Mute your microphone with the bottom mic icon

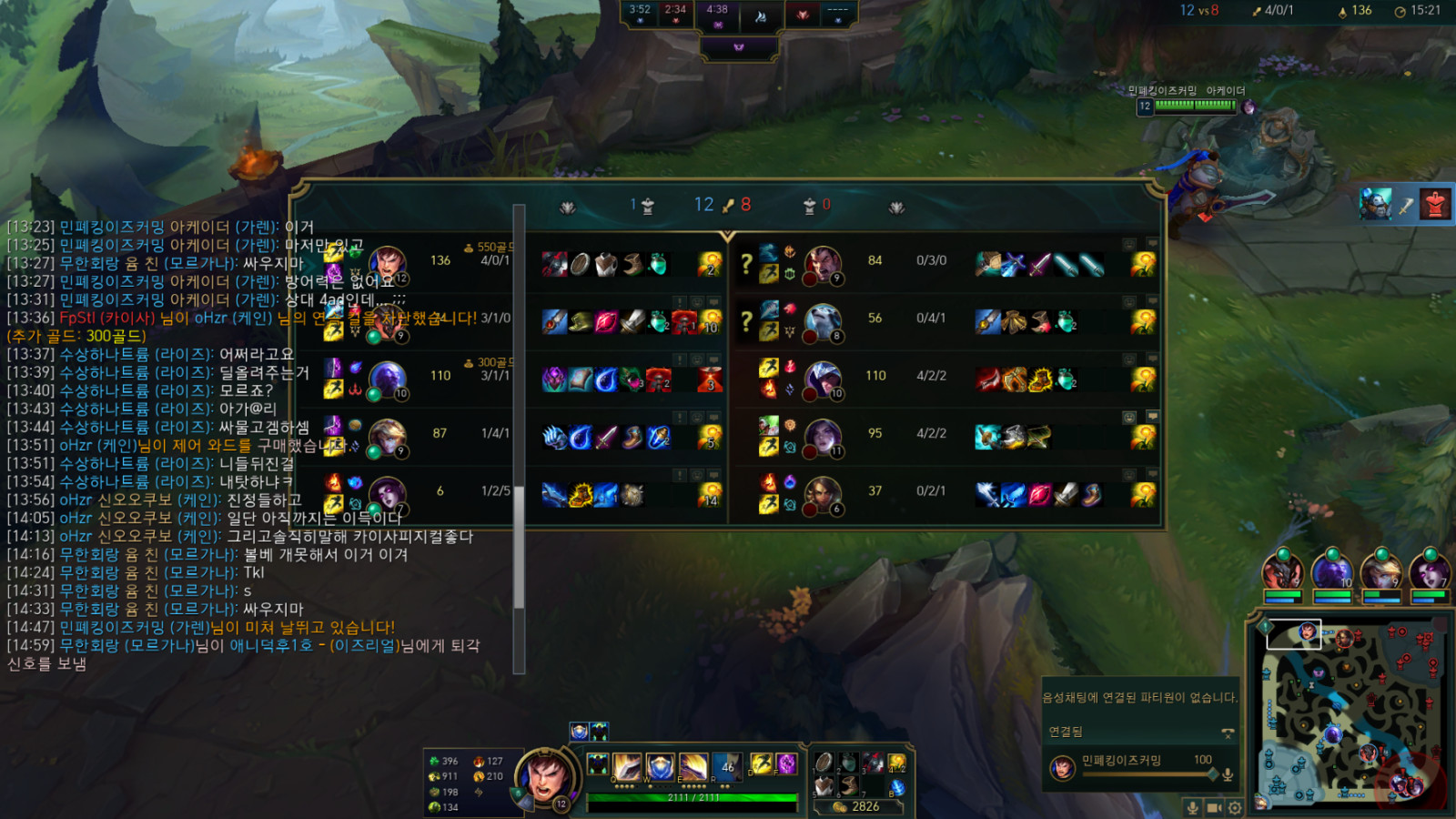click(1192, 806)
